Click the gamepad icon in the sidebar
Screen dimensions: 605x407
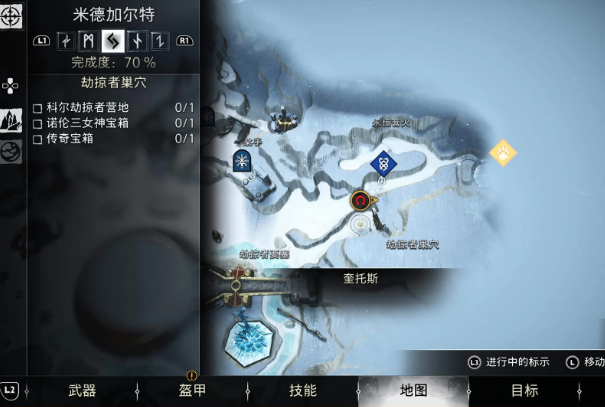click(11, 85)
